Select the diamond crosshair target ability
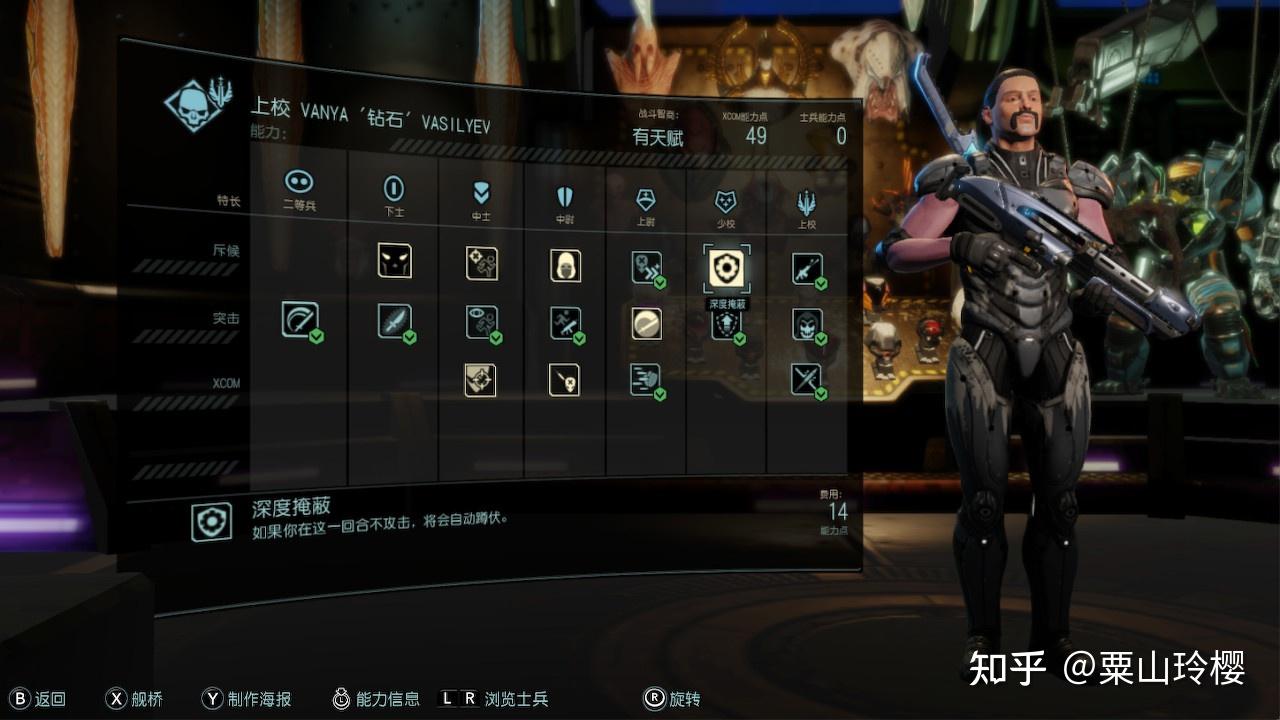This screenshot has height=720, width=1280. pos(480,380)
